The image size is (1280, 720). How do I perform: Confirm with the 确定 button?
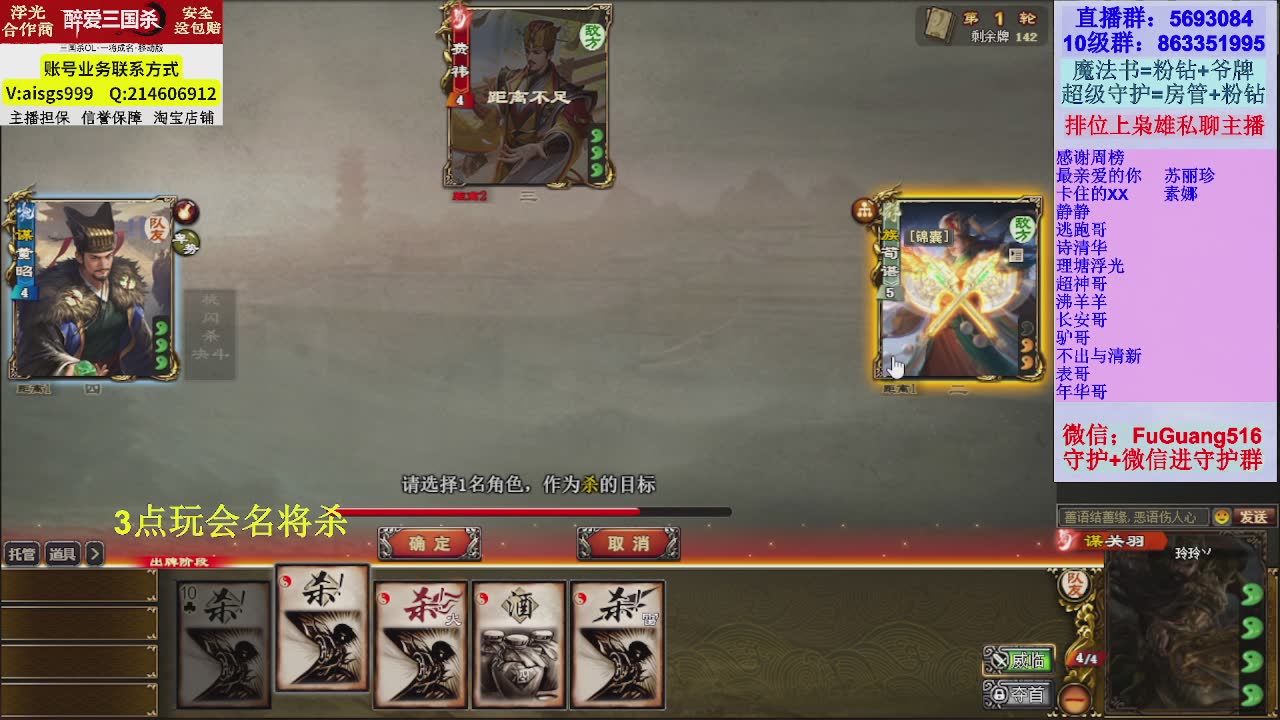429,544
